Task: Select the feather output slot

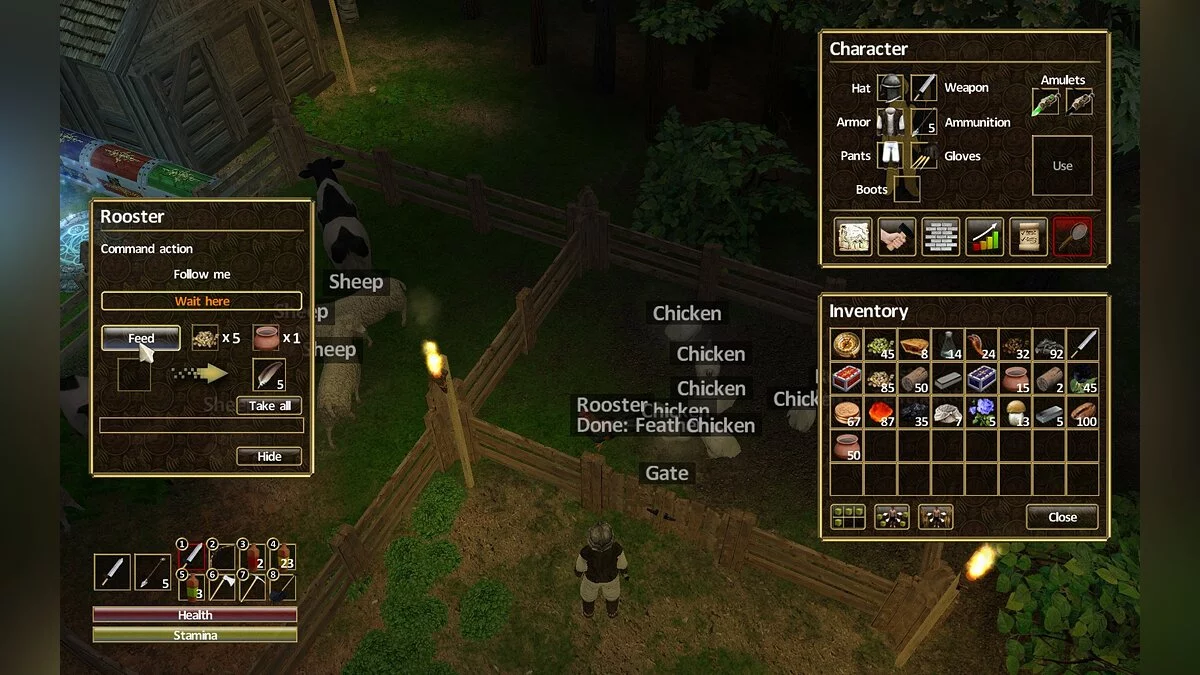Action: [x=269, y=375]
